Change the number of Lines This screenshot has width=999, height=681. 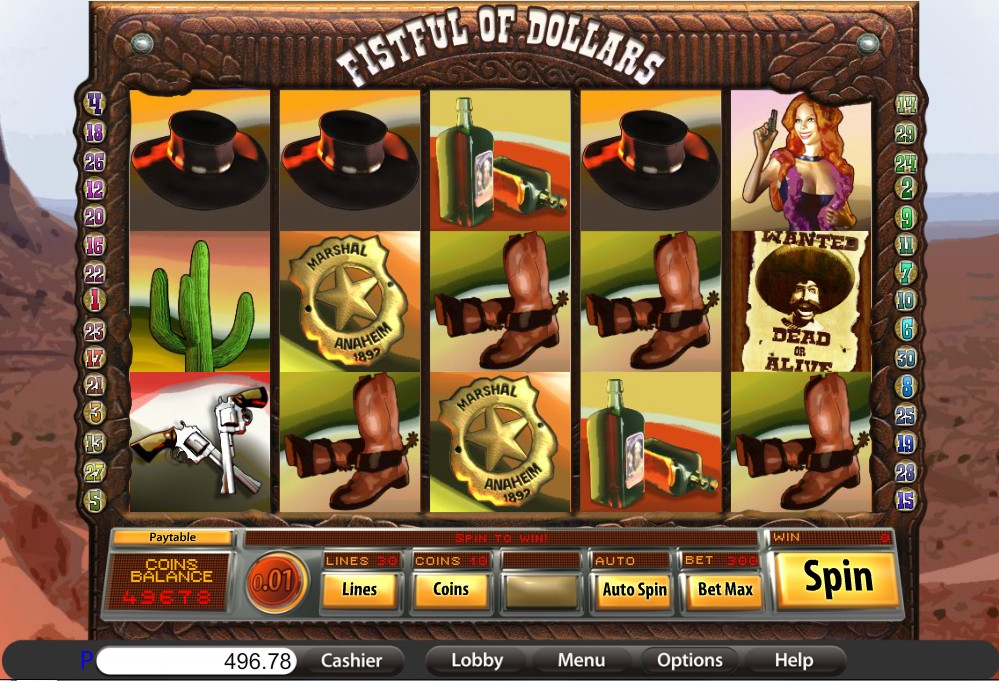pos(359,590)
